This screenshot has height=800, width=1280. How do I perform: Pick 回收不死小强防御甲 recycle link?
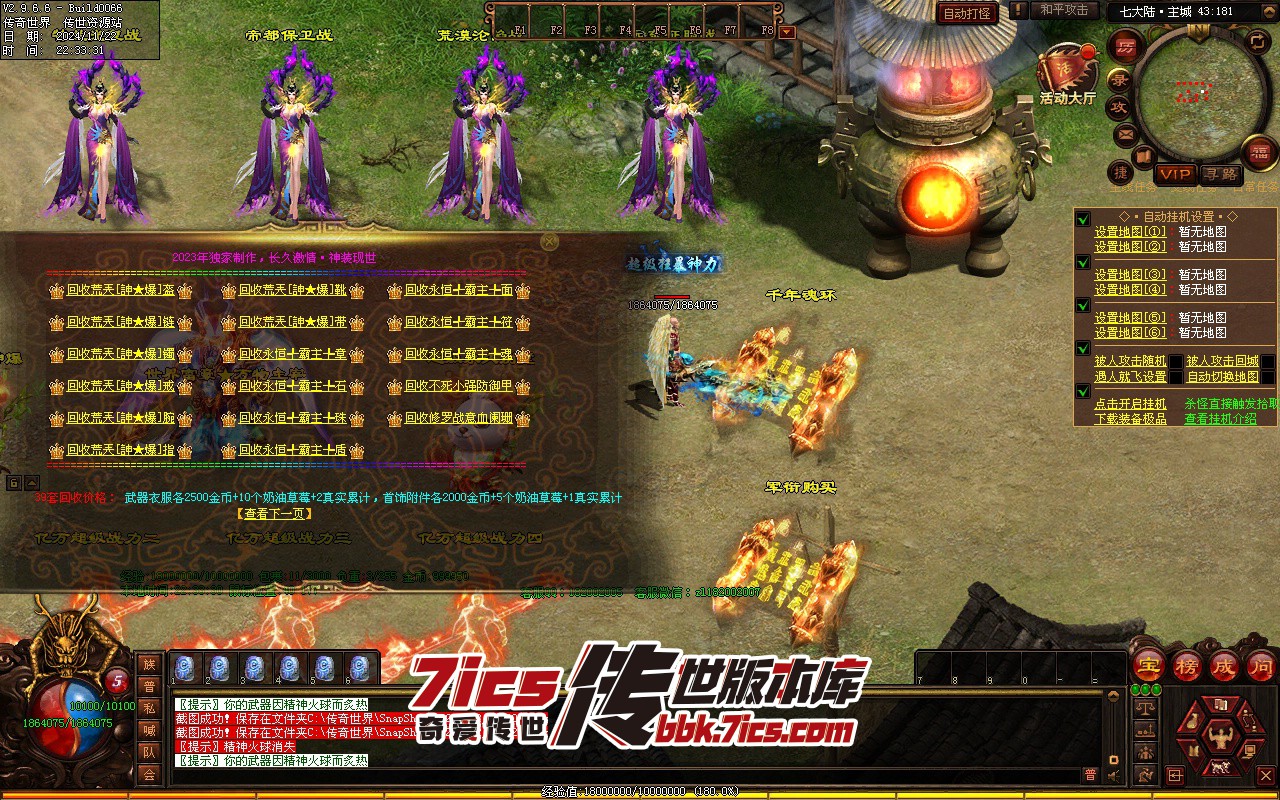pyautogui.click(x=458, y=386)
